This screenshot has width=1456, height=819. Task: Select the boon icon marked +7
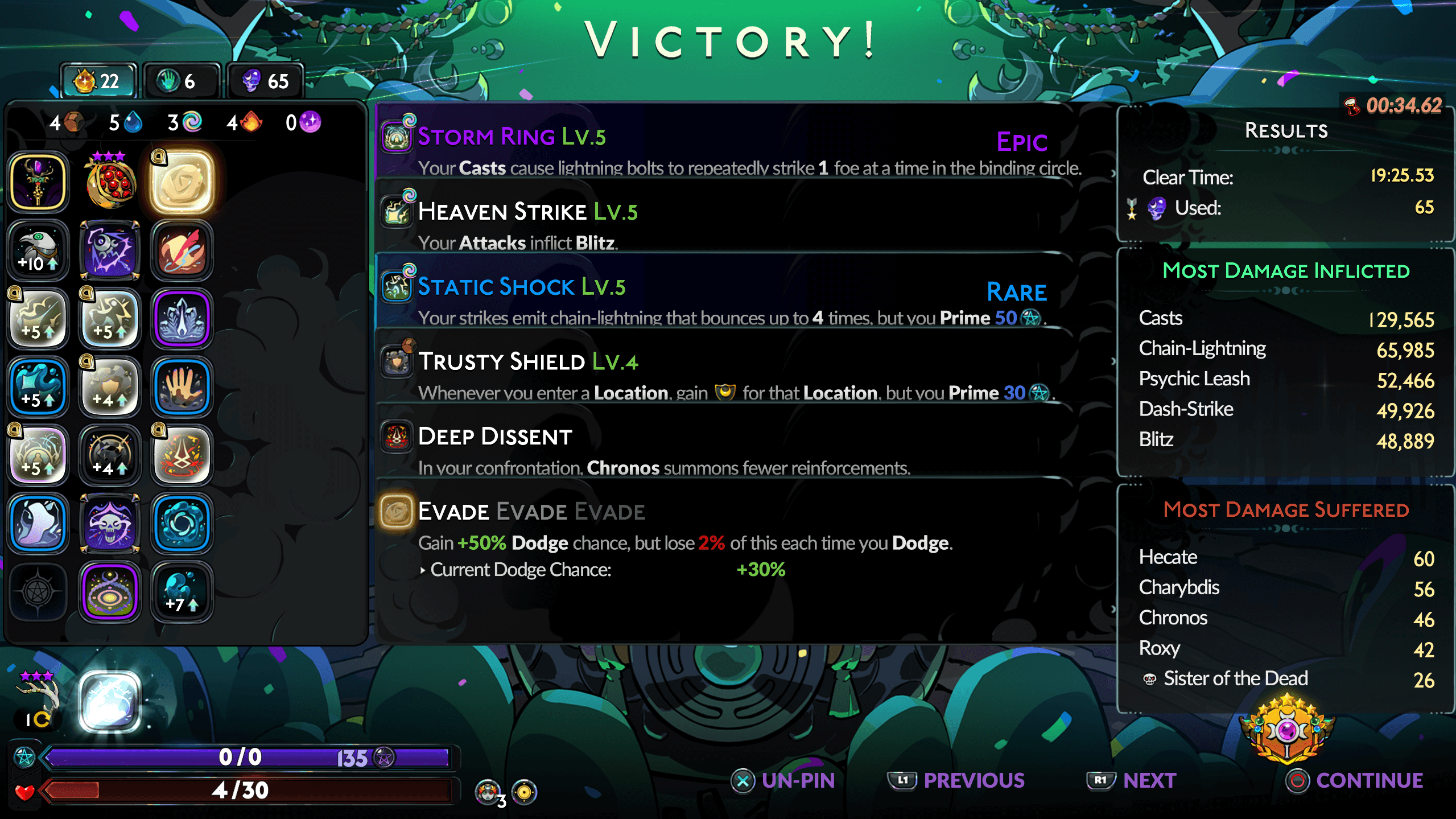[181, 591]
